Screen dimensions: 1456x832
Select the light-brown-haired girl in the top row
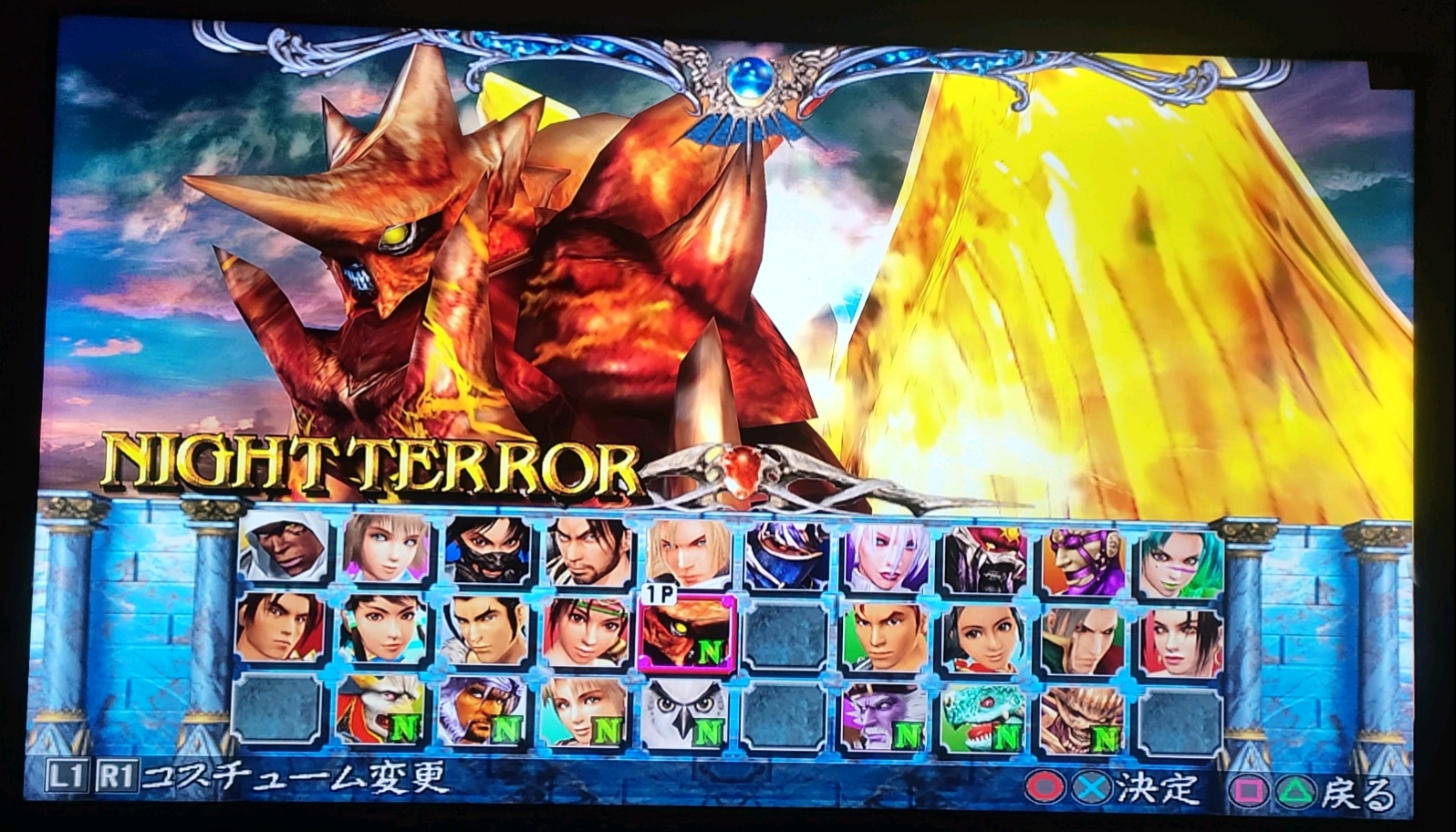click(x=381, y=553)
